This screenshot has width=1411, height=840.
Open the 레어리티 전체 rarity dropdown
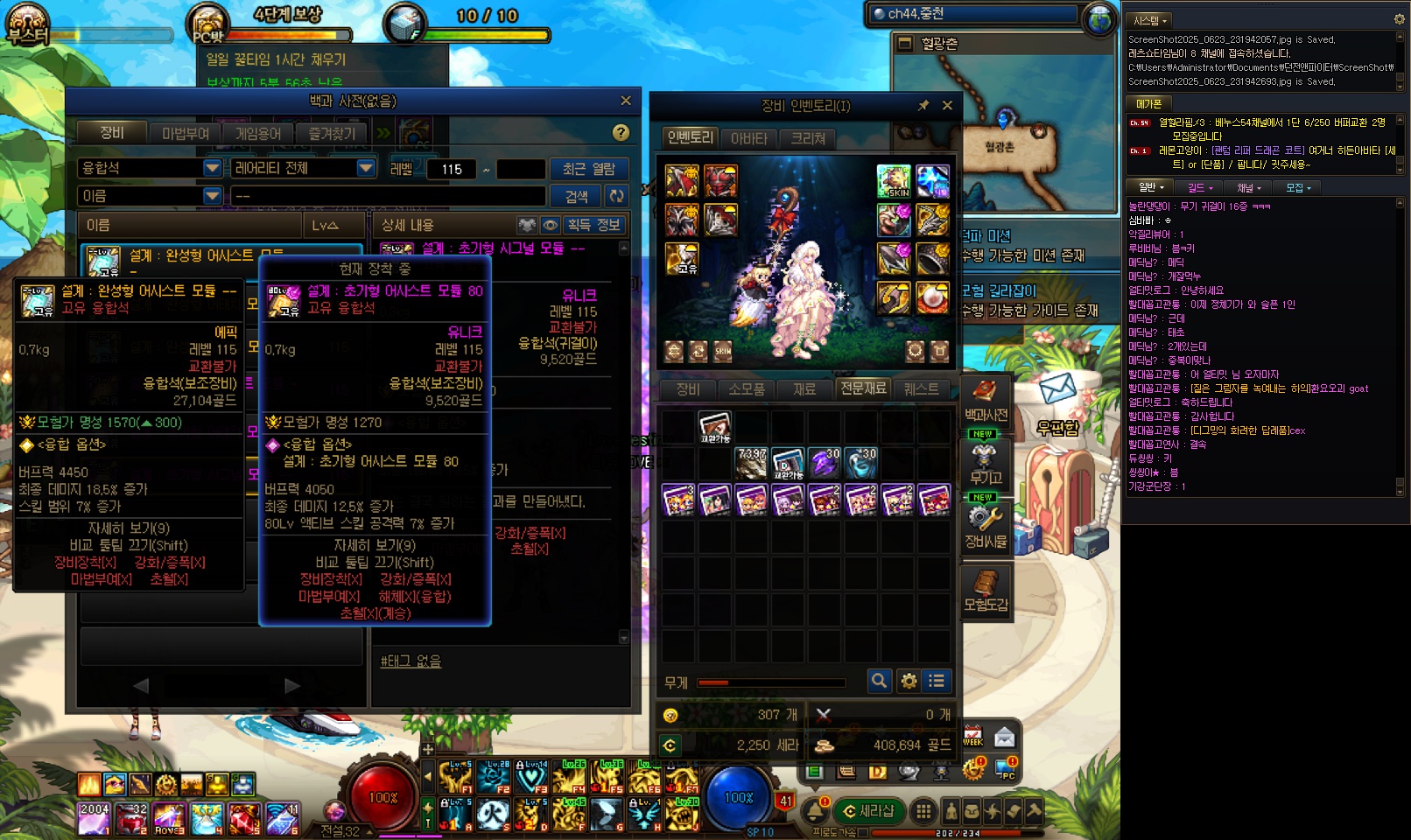366,168
